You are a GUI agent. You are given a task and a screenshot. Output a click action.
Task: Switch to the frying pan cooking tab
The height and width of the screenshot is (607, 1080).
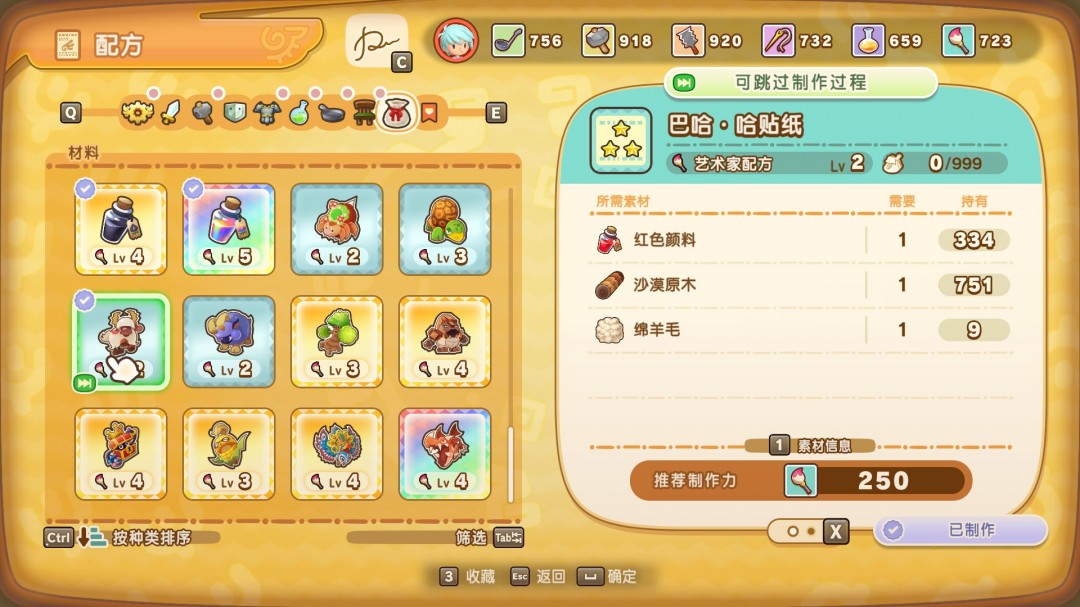(x=330, y=113)
